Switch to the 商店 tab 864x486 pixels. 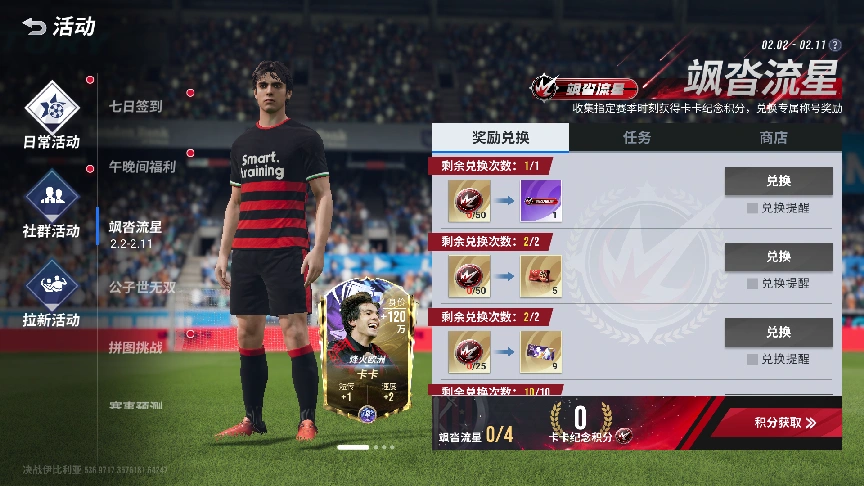pos(773,138)
